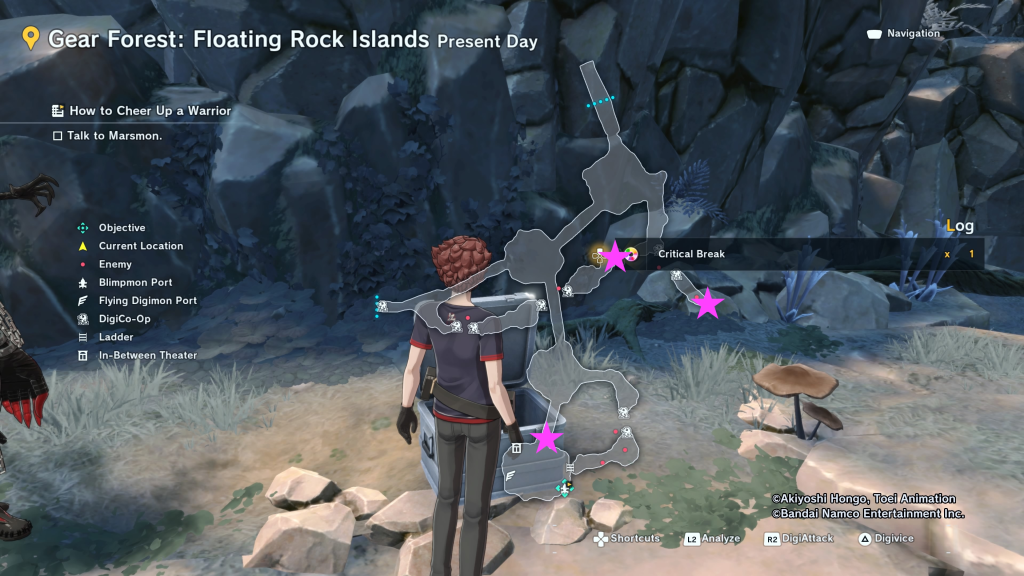Pick the Blimpmon Port legend entry
This screenshot has height=576, width=1024.
click(135, 283)
